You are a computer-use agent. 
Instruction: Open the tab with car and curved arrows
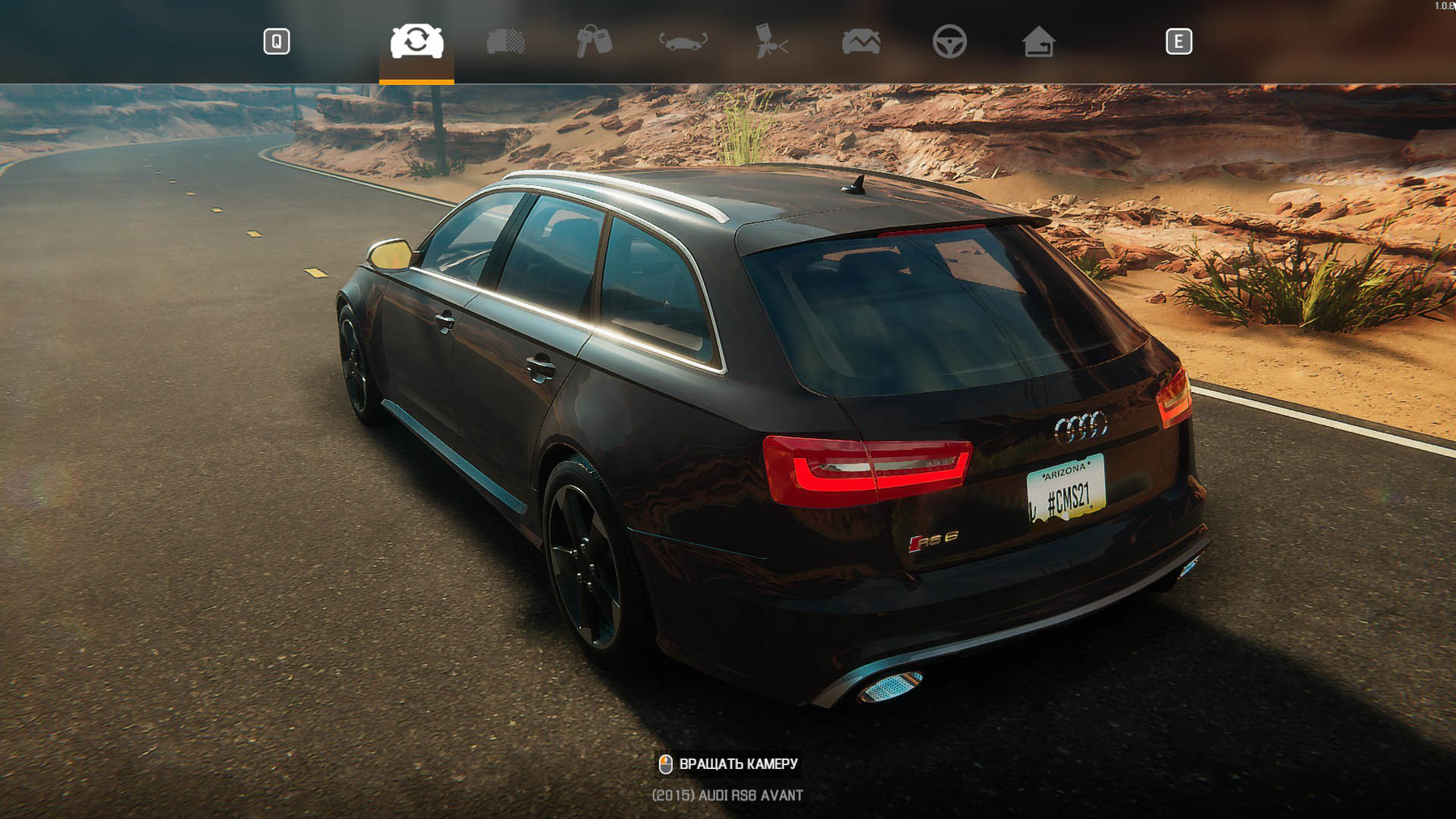[683, 41]
